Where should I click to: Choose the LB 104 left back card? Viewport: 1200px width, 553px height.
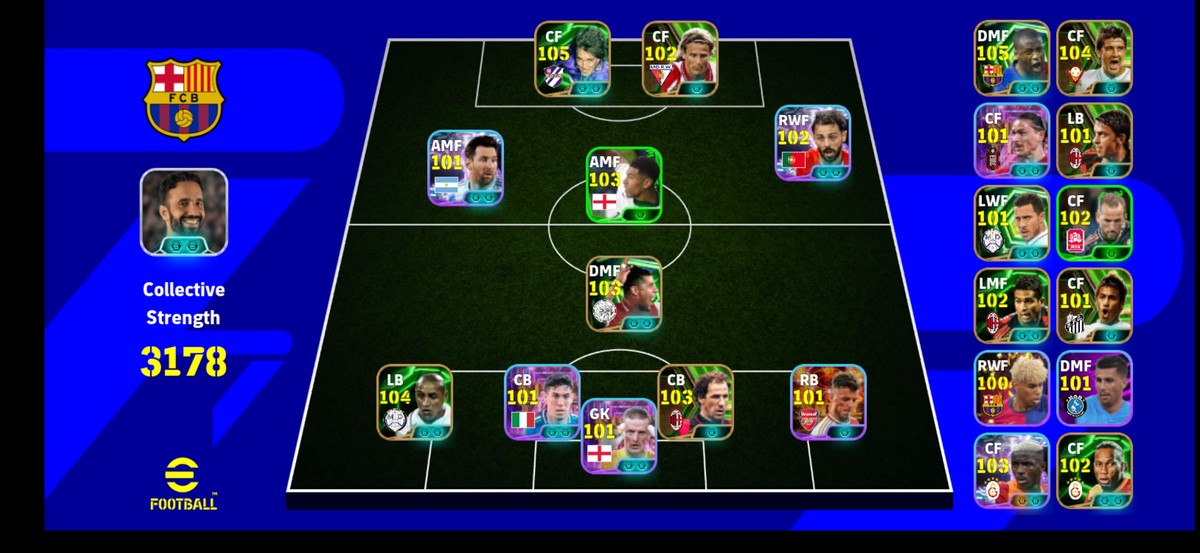coord(413,401)
